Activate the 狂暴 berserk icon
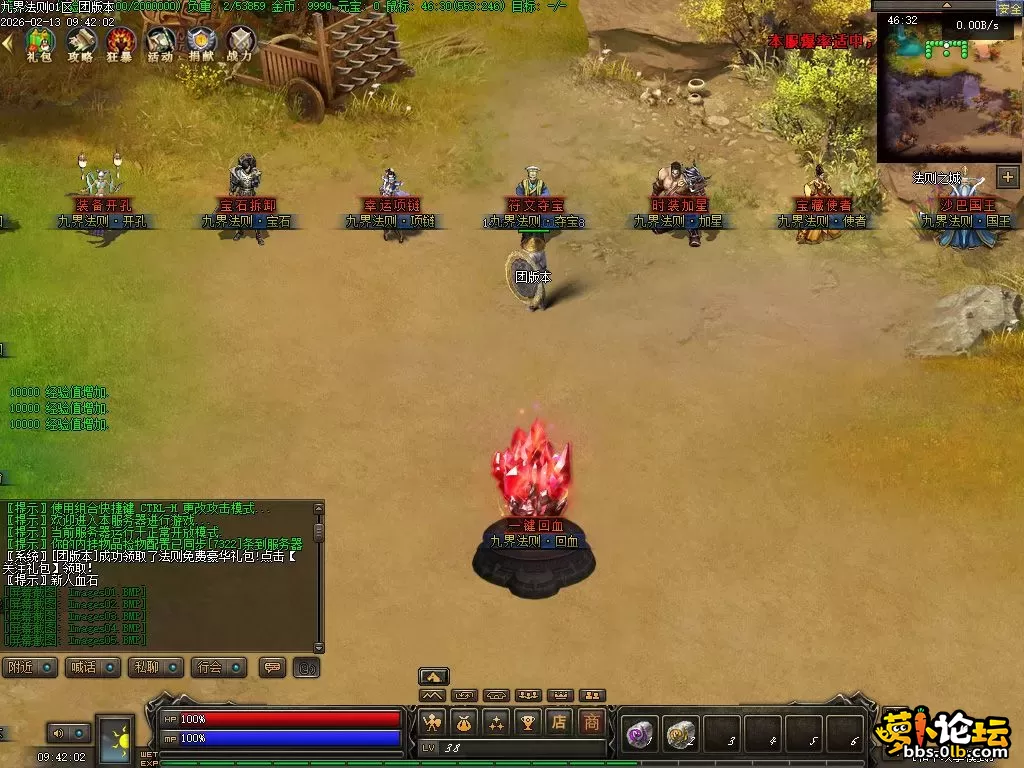Image resolution: width=1024 pixels, height=768 pixels. pos(121,42)
